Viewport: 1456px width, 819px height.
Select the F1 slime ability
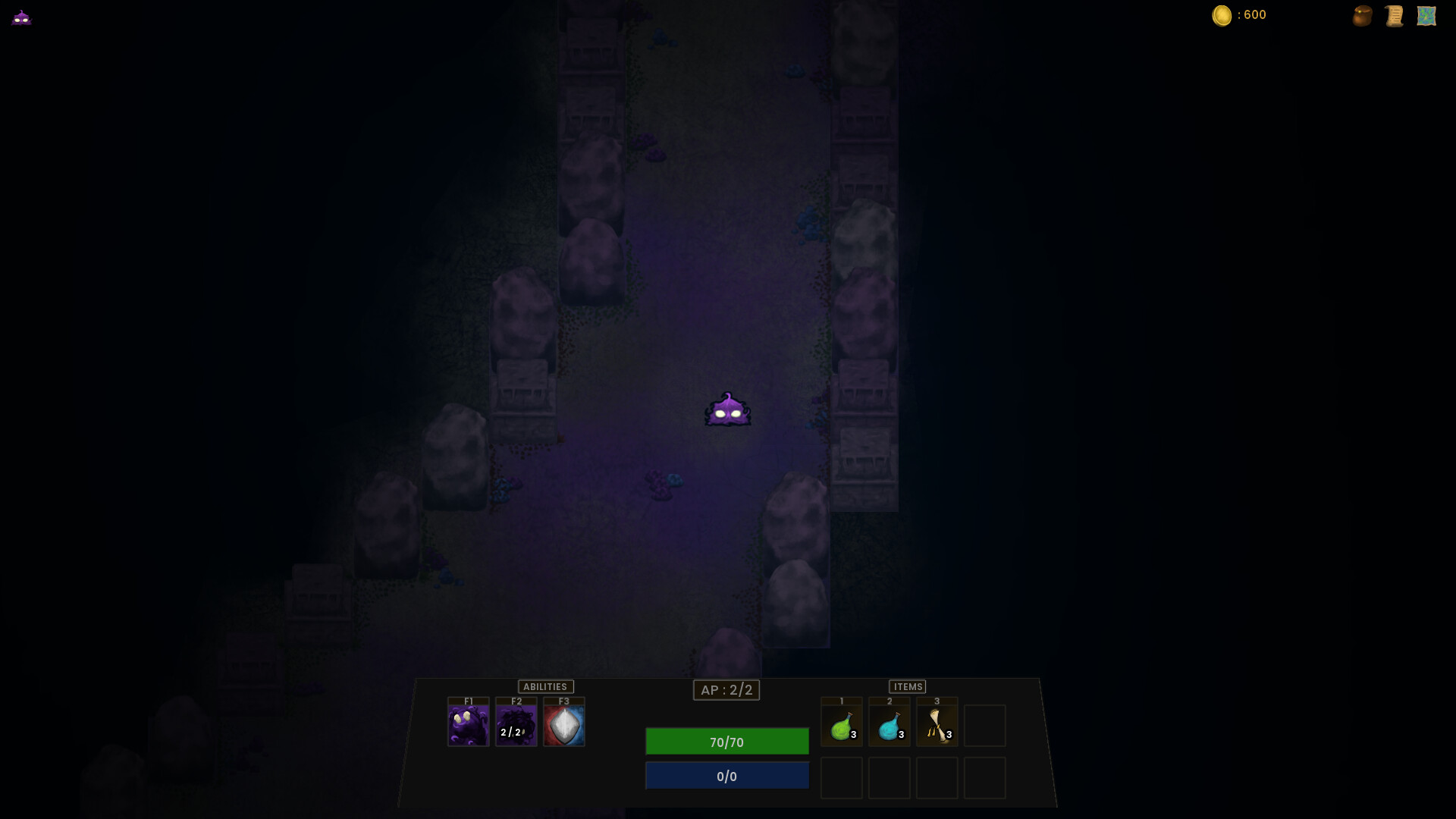(x=468, y=724)
